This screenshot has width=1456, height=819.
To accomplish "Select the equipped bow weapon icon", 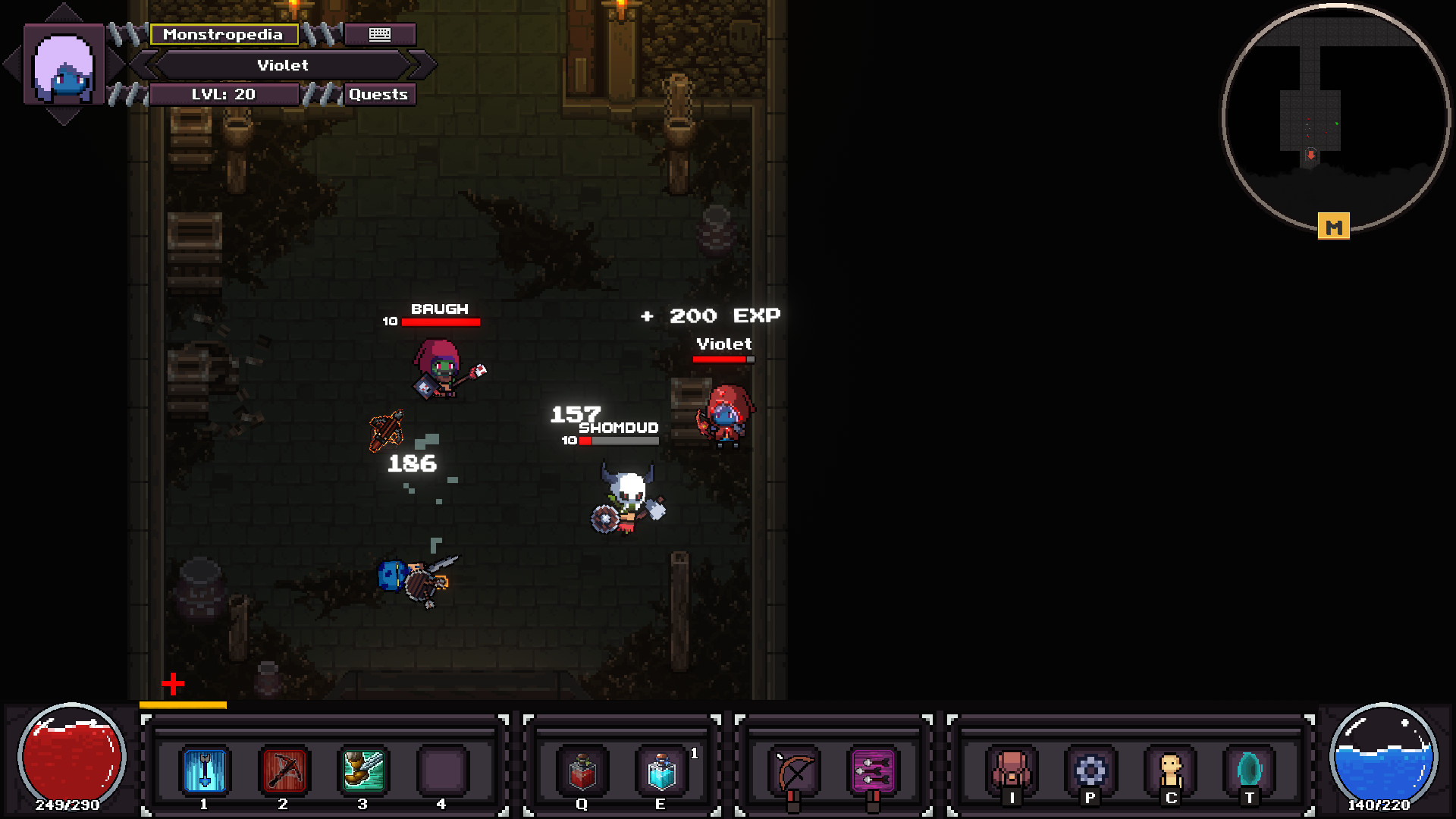I will (790, 770).
